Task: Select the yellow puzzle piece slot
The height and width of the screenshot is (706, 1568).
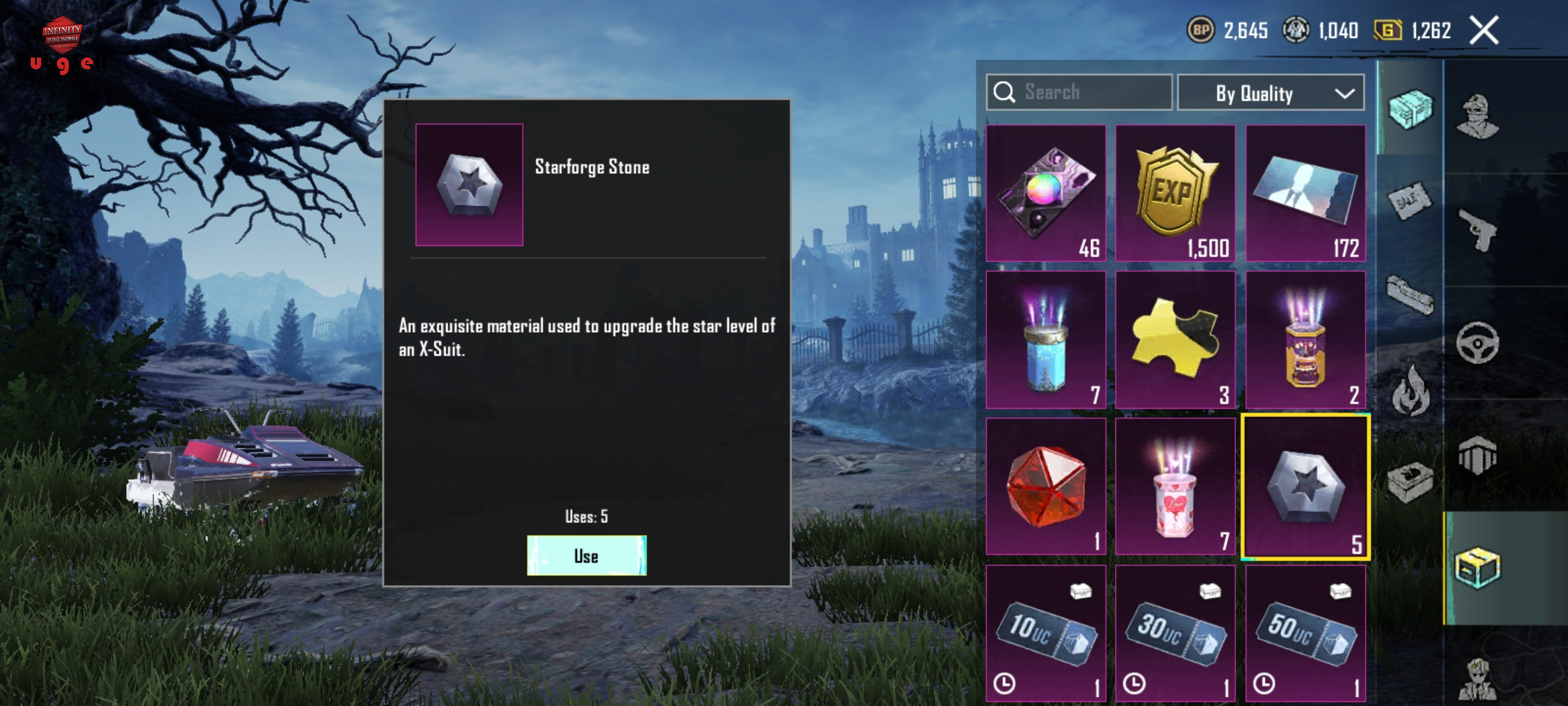Action: 1175,340
